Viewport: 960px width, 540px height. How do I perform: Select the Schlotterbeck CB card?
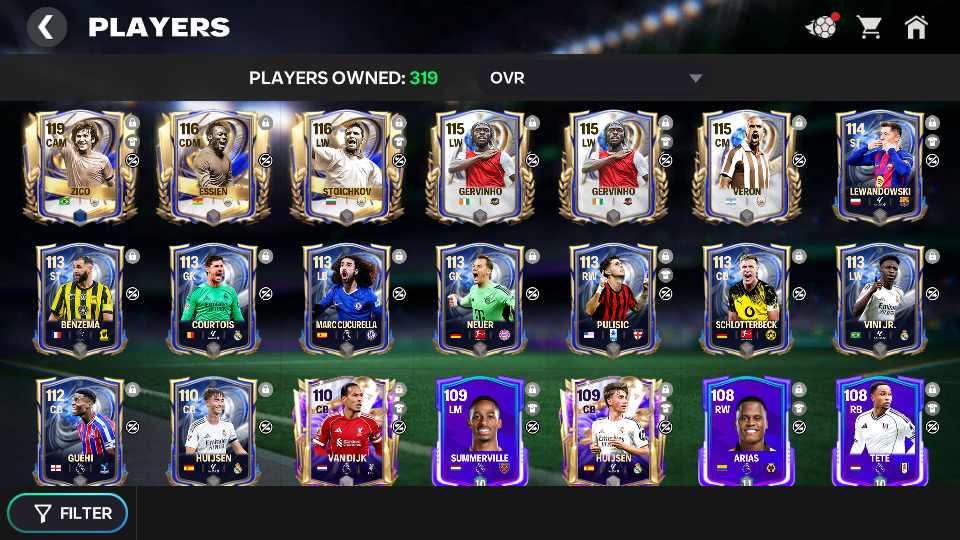tap(746, 298)
